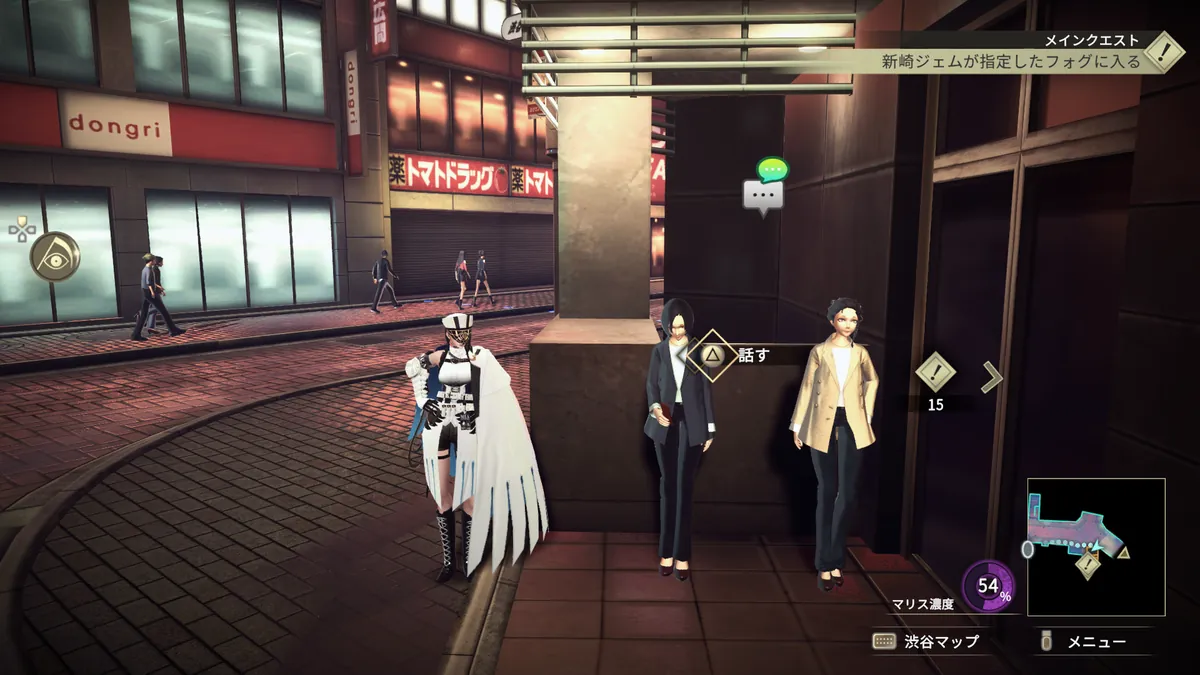Open the 渋谷マップ Shibuya map
Image resolution: width=1200 pixels, height=675 pixels.
(x=926, y=642)
